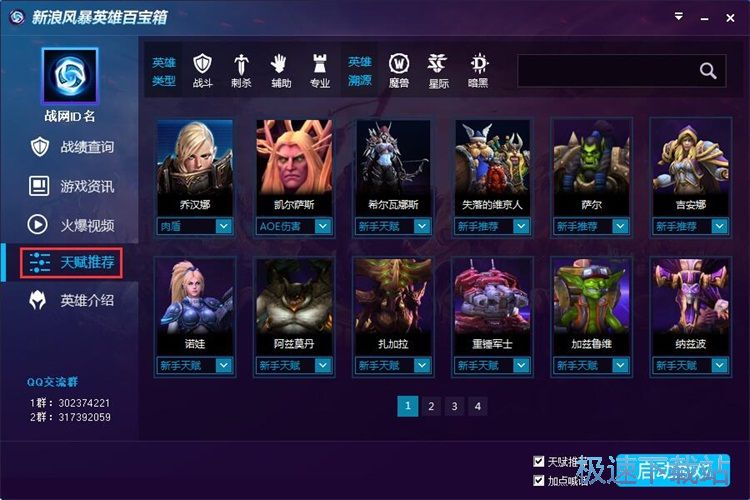750x500 pixels.
Task: Filter heroes by 星际 universe
Action: [x=437, y=70]
